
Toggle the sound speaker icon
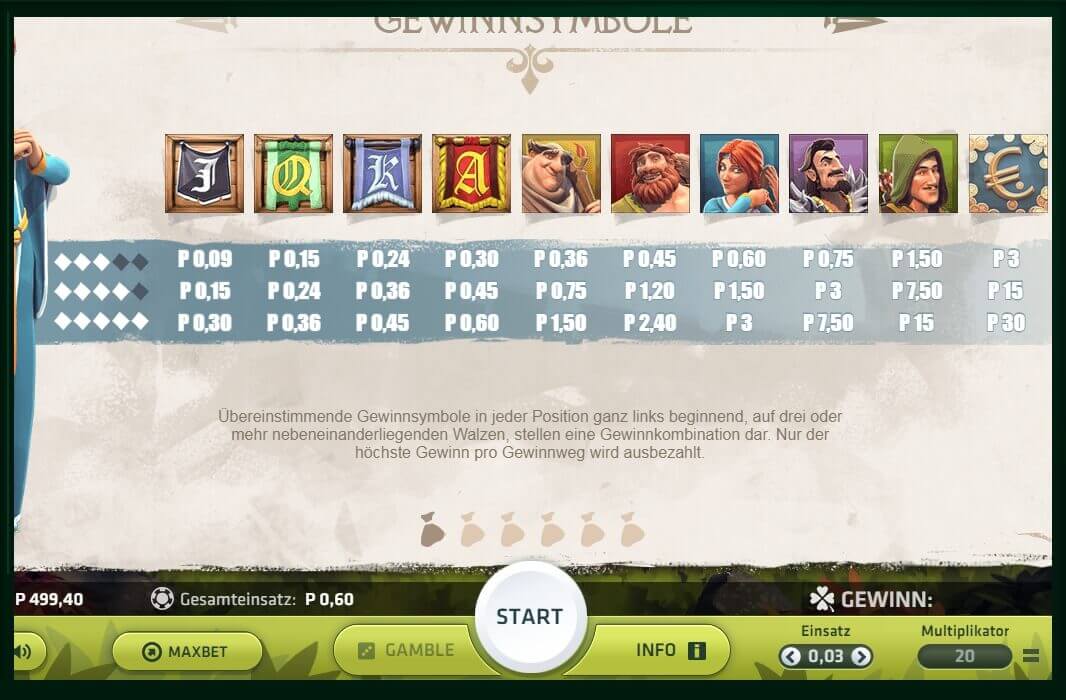(x=23, y=652)
